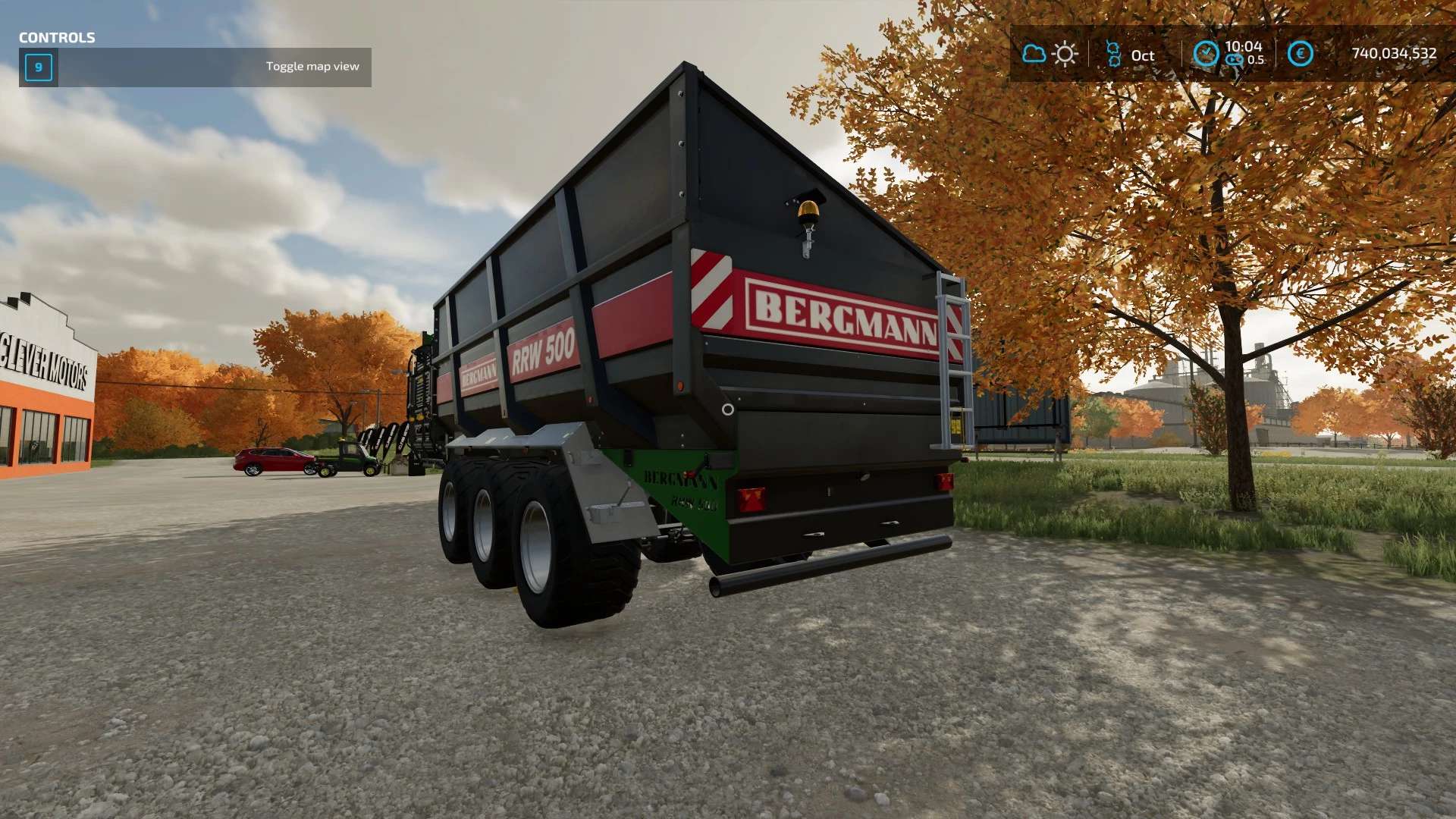Screen dimensions: 1456x819
Task: Click the clock icon beside 10:04
Action: 1206,53
